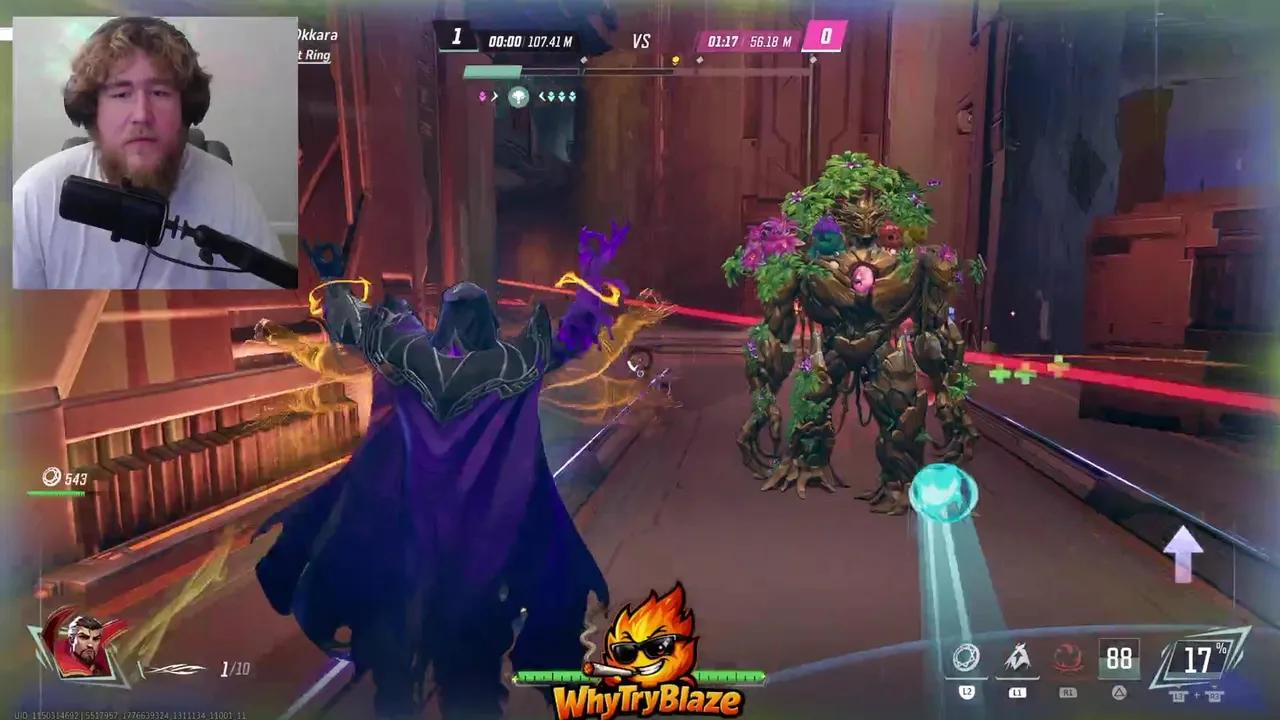Open the VS scoreboard divider

[640, 41]
